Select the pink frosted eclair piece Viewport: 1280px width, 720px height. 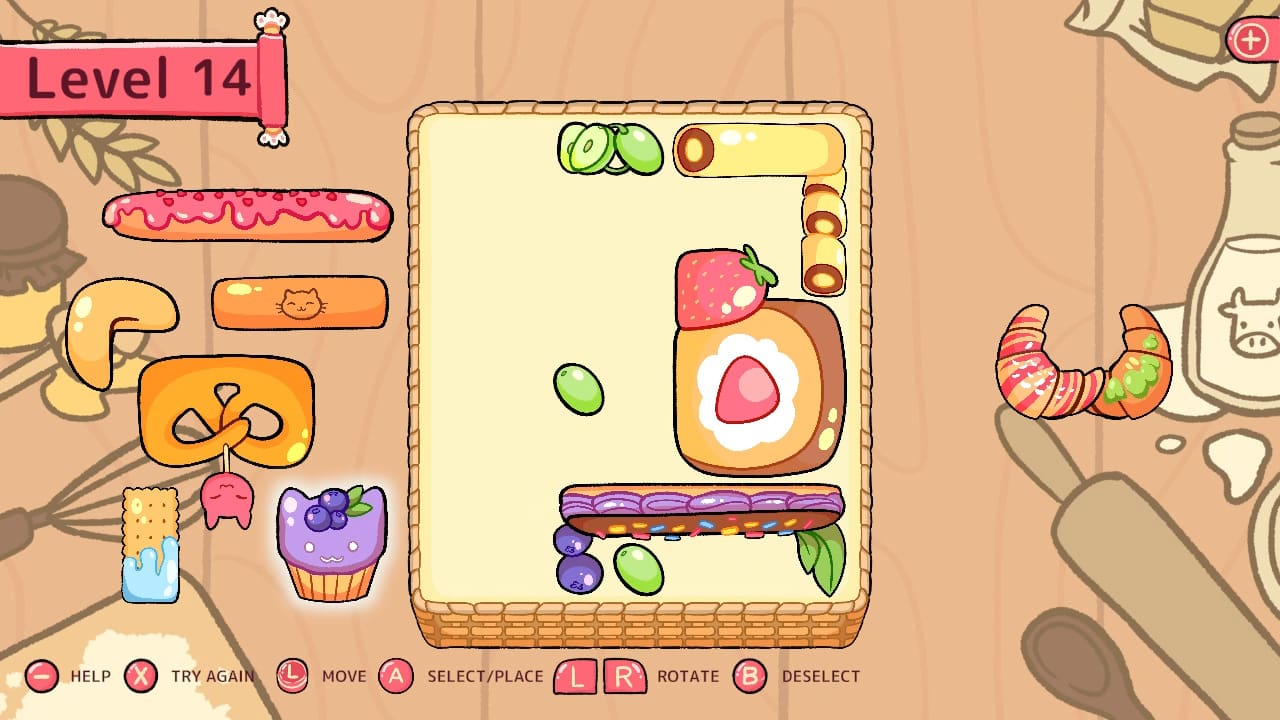[x=245, y=215]
